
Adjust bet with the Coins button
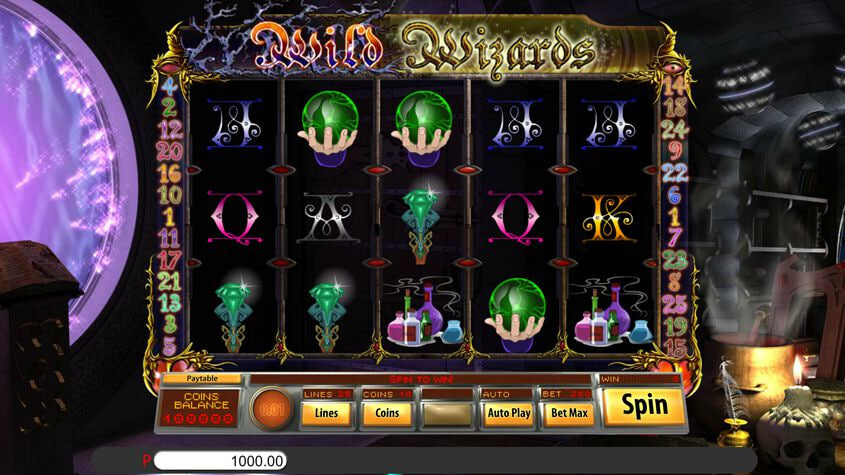[x=387, y=412]
